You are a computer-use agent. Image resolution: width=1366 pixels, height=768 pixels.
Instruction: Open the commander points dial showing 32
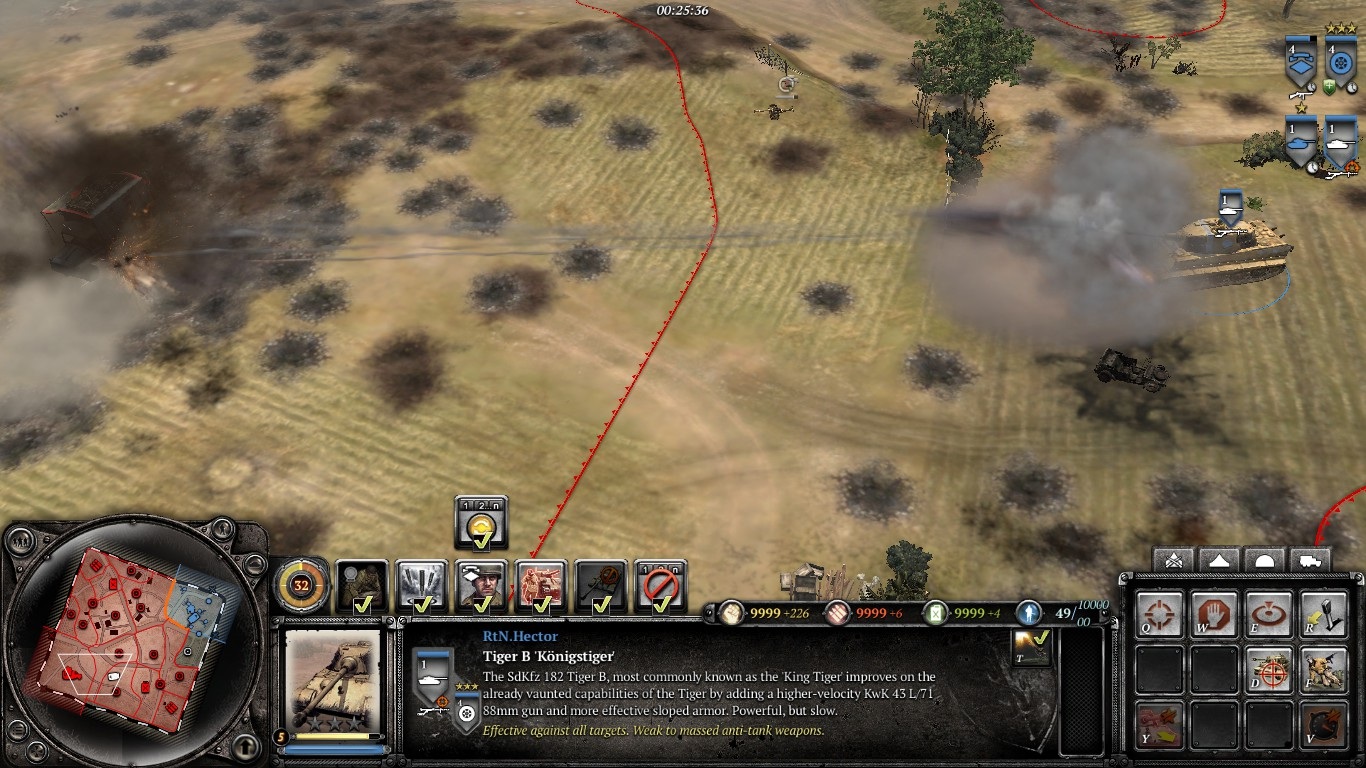click(x=301, y=585)
